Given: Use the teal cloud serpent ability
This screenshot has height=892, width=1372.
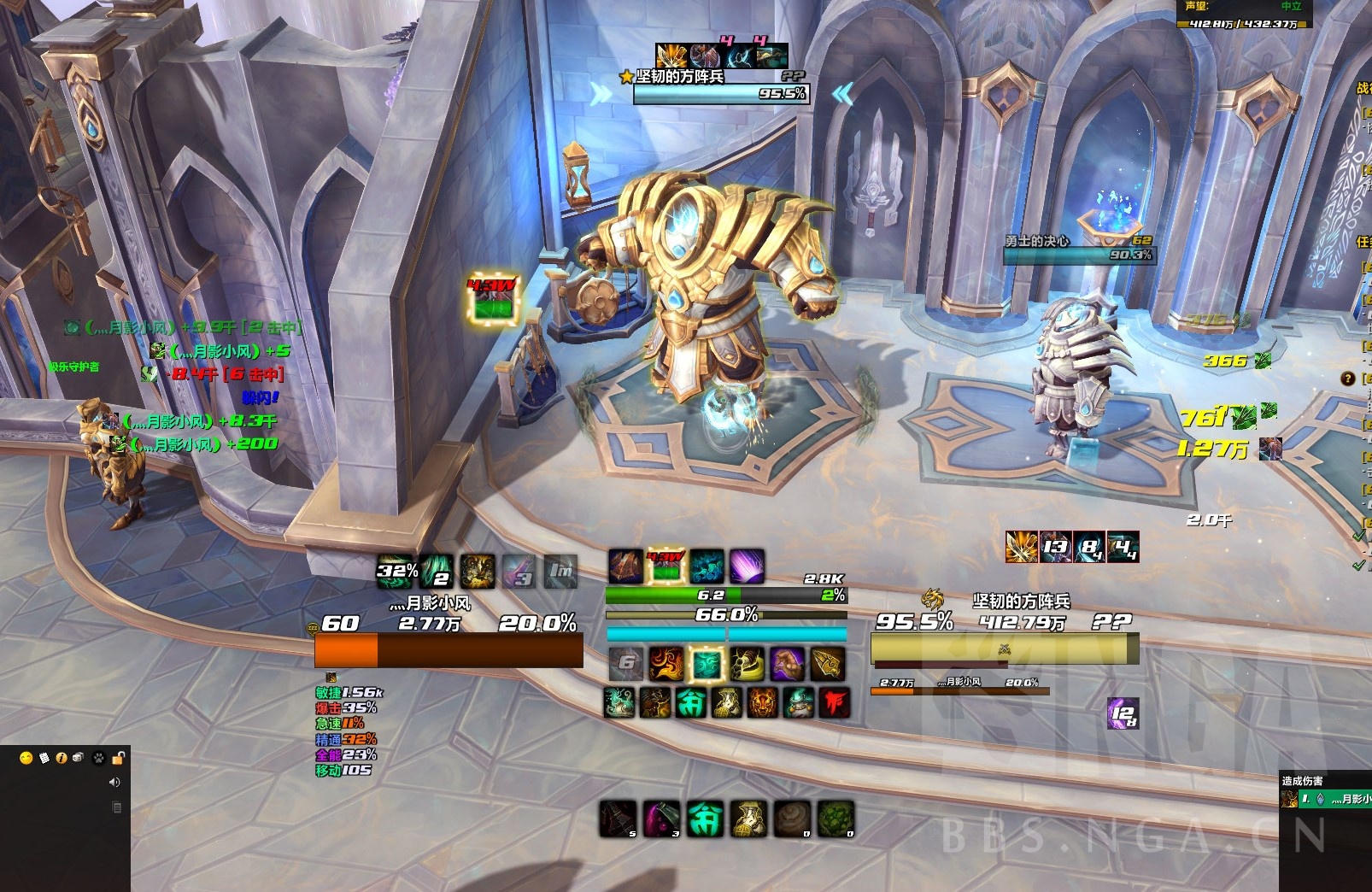Looking at the screenshot, I should pos(619,702).
